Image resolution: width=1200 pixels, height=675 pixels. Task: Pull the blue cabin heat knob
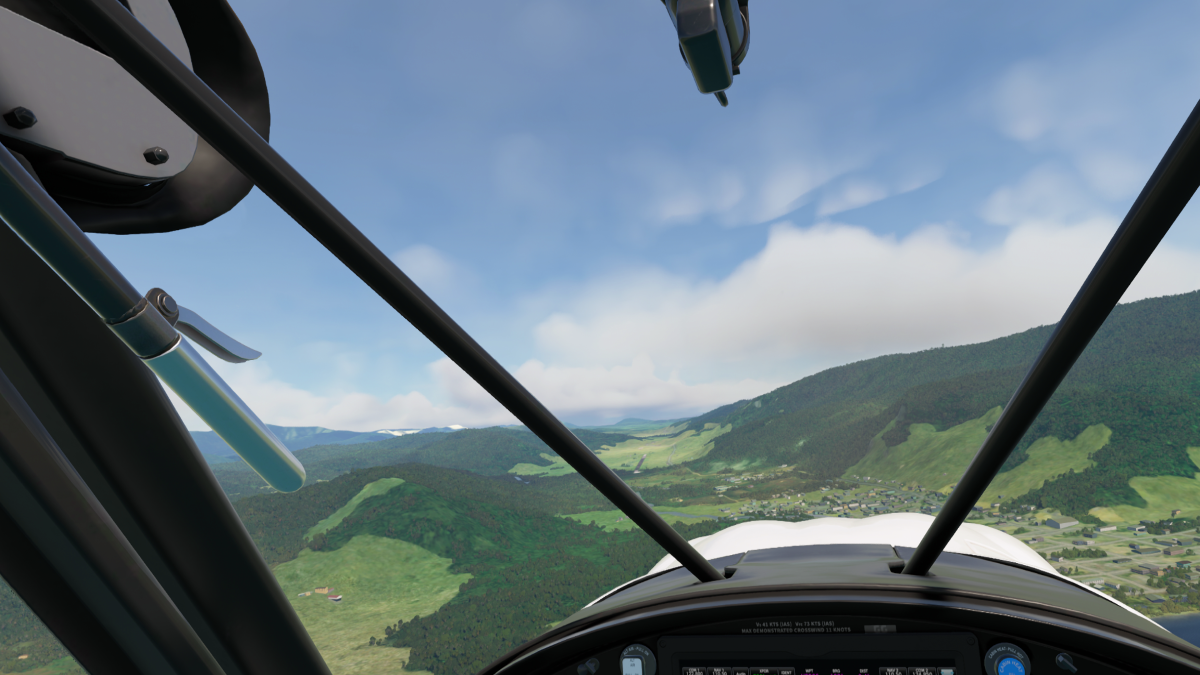[1007, 662]
